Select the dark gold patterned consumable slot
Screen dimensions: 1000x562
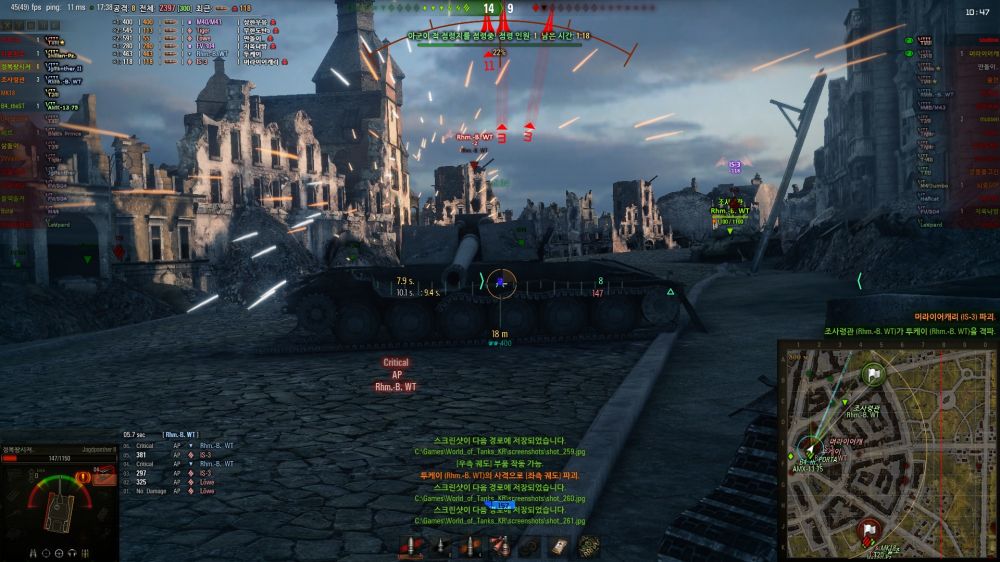click(590, 547)
